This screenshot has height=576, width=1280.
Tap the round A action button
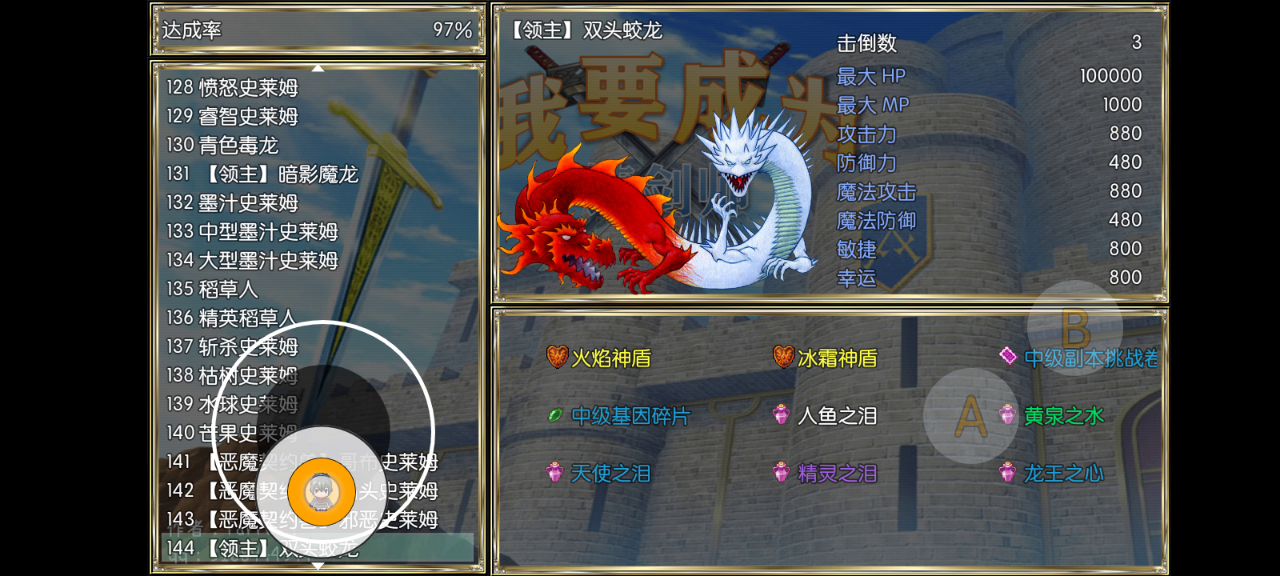point(970,416)
